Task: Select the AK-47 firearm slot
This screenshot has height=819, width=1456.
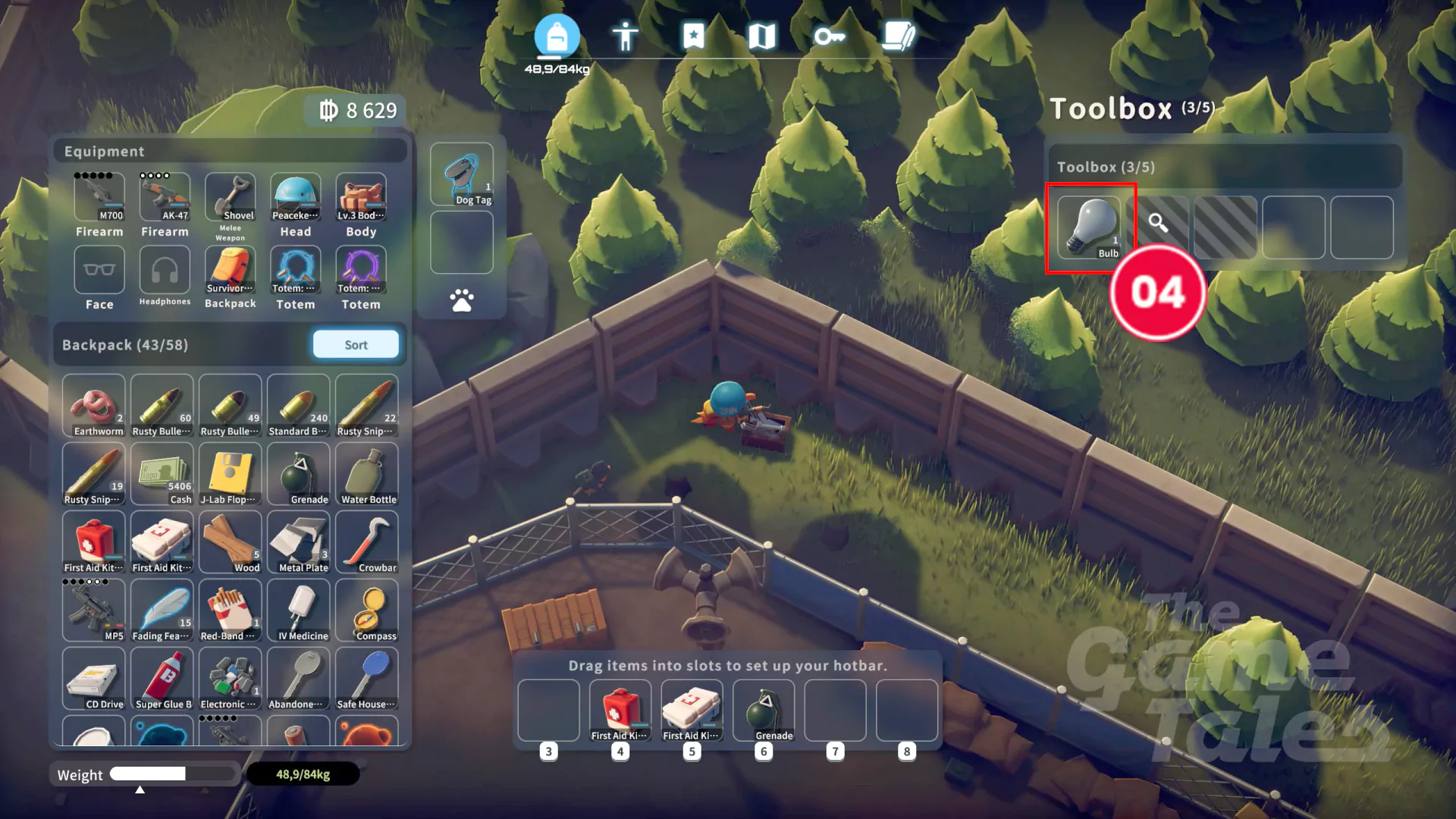Action: pos(165,197)
